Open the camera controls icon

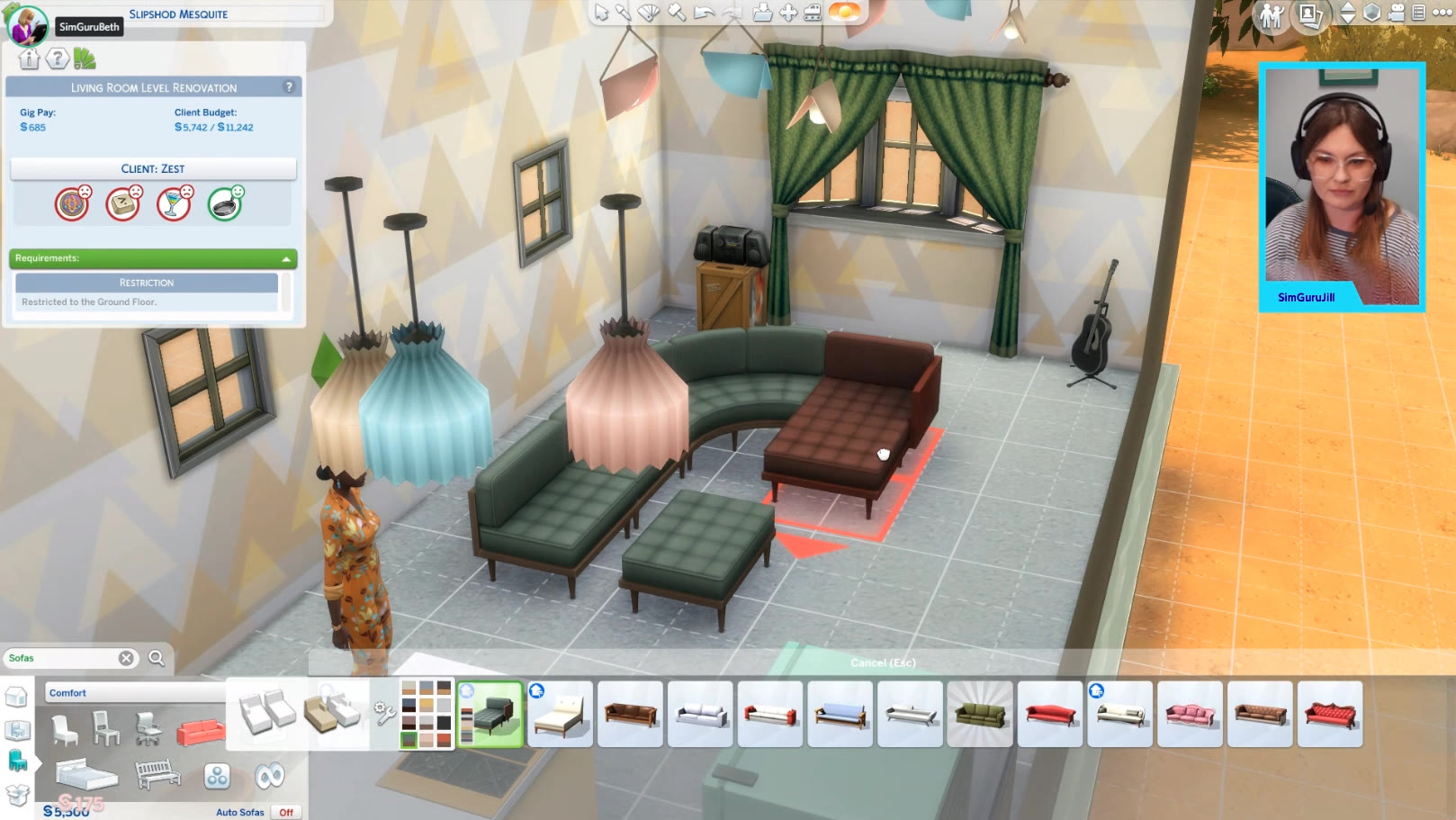click(x=1397, y=14)
